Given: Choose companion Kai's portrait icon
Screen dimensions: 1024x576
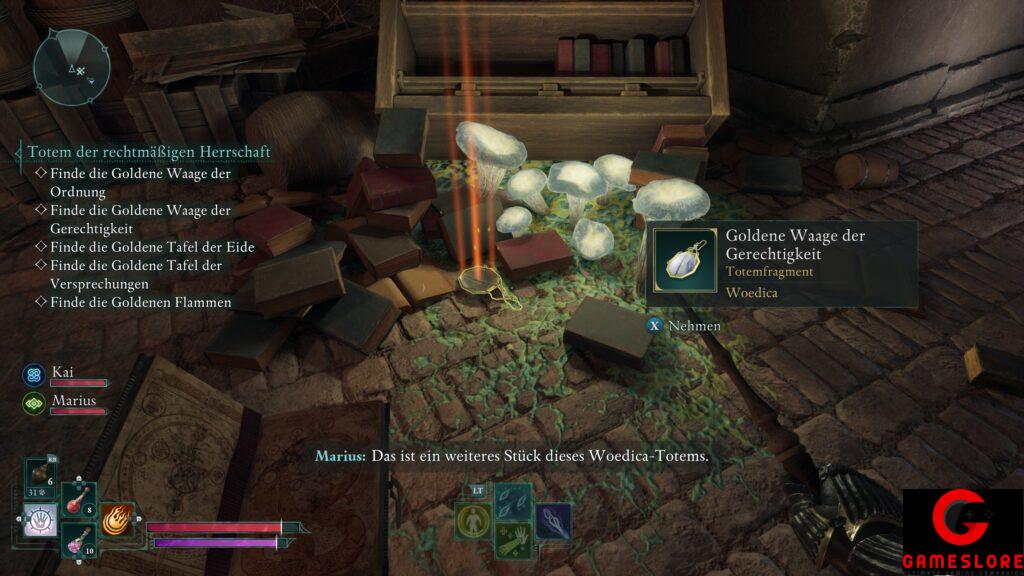Looking at the screenshot, I should 33,374.
